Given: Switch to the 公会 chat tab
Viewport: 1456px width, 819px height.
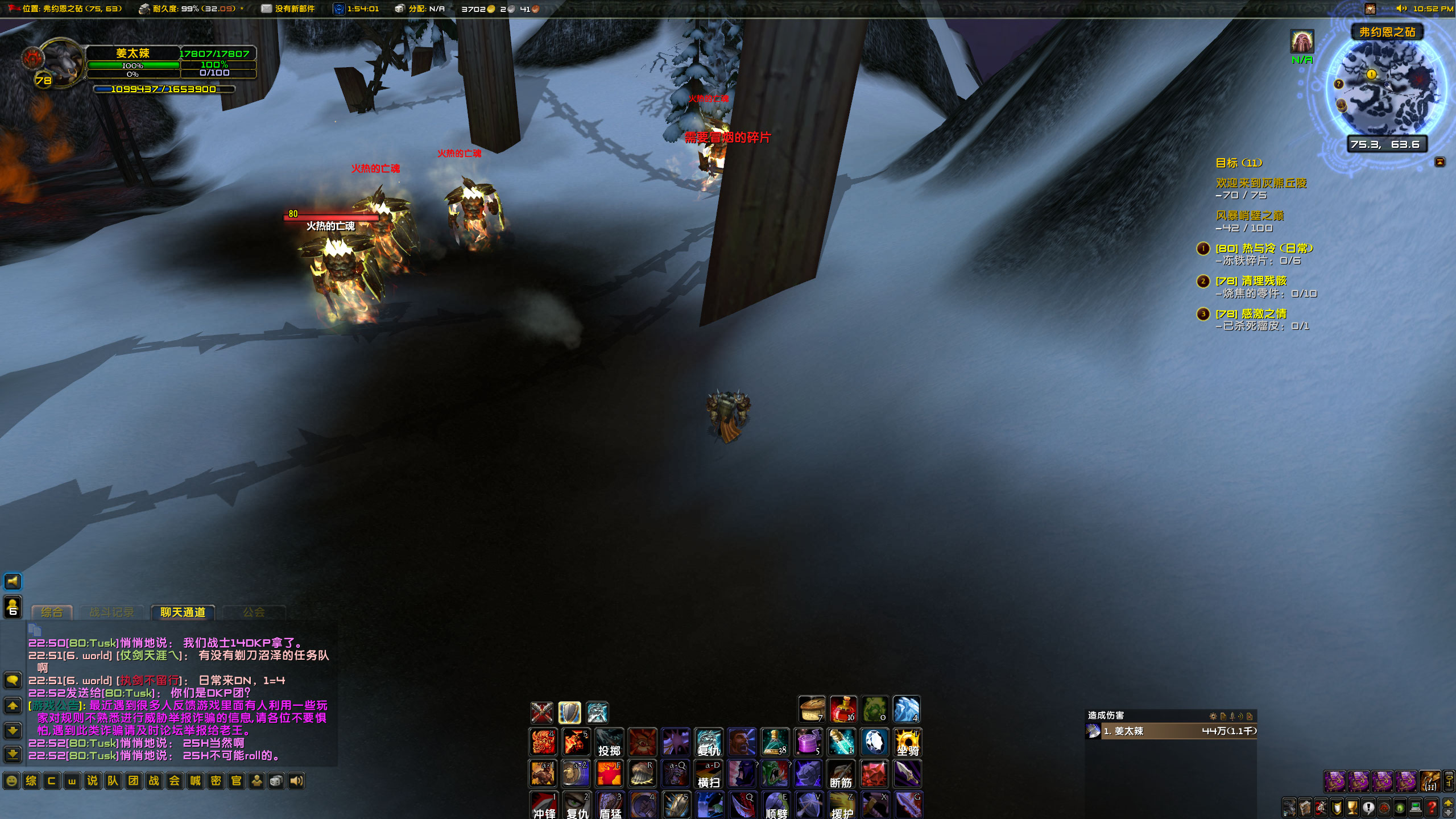Looking at the screenshot, I should 255,612.
